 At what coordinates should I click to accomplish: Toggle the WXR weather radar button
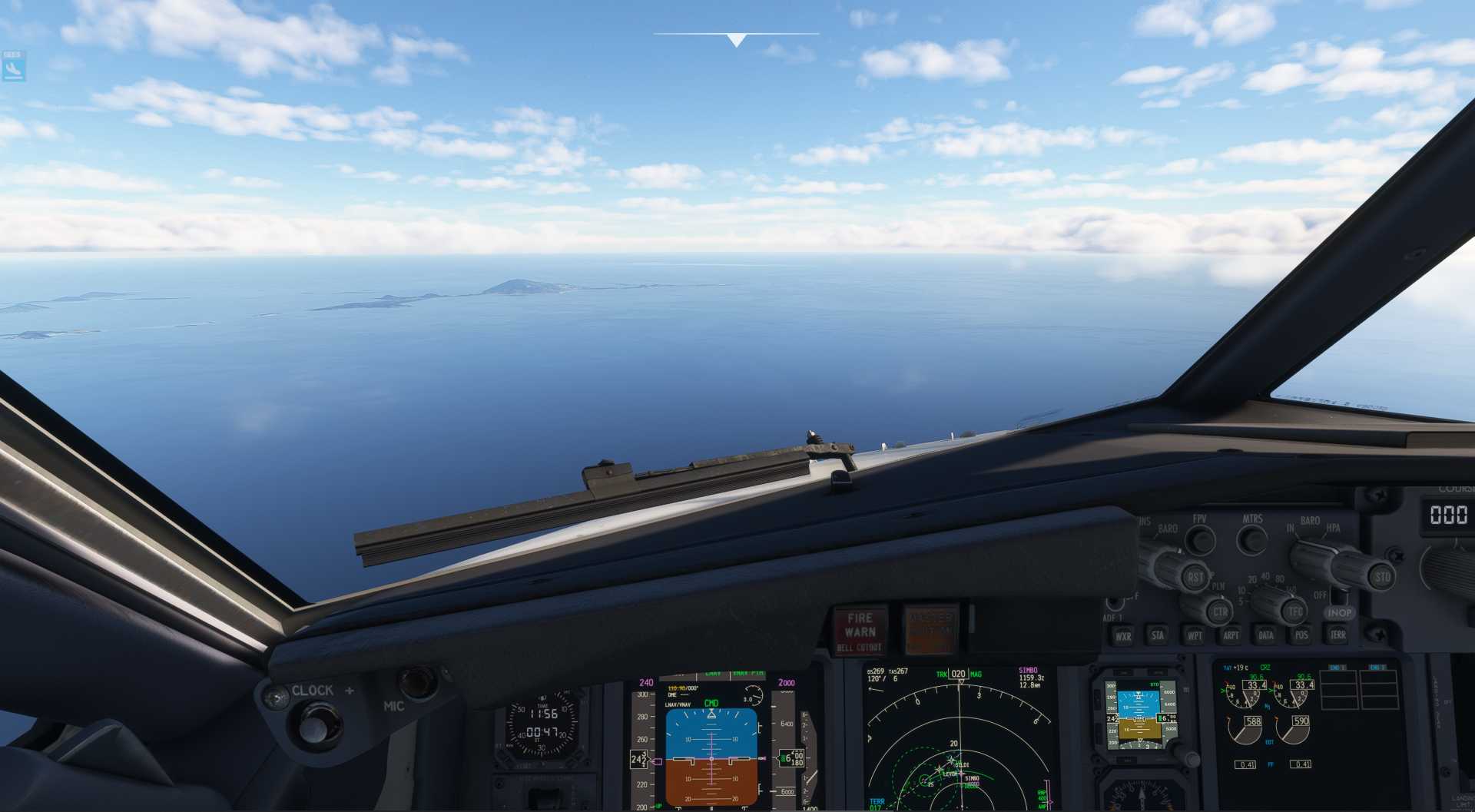[x=1123, y=635]
